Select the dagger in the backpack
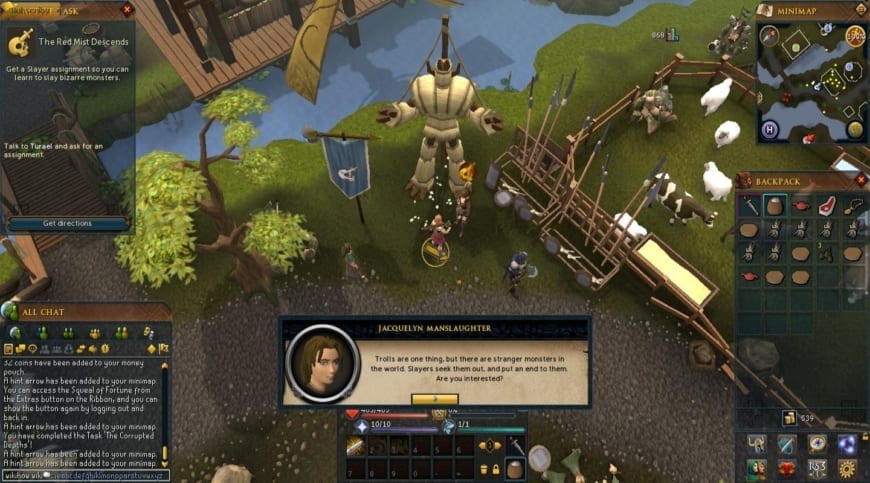 (750, 206)
